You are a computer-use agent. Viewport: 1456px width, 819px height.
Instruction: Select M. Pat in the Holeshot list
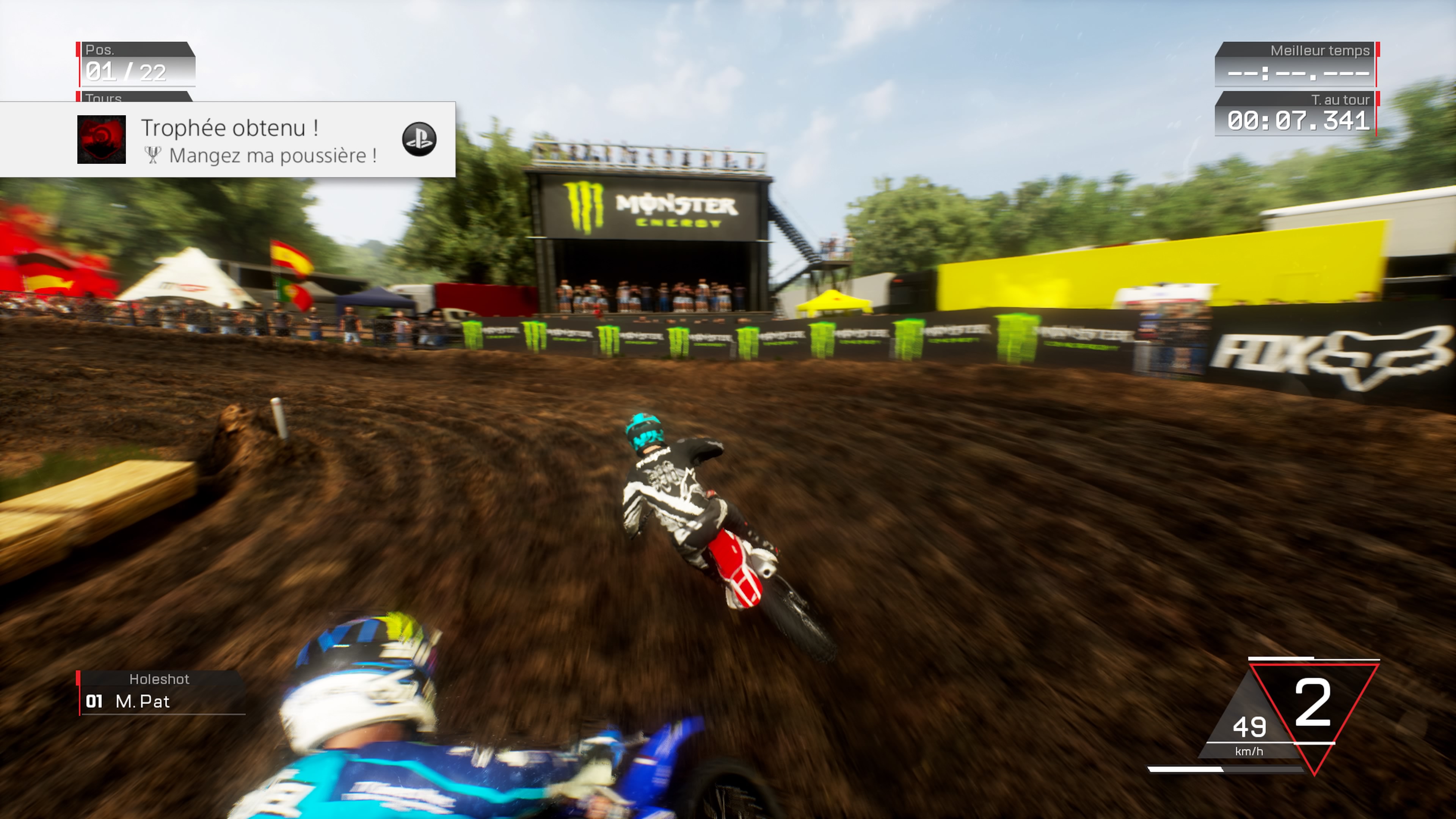click(x=143, y=701)
